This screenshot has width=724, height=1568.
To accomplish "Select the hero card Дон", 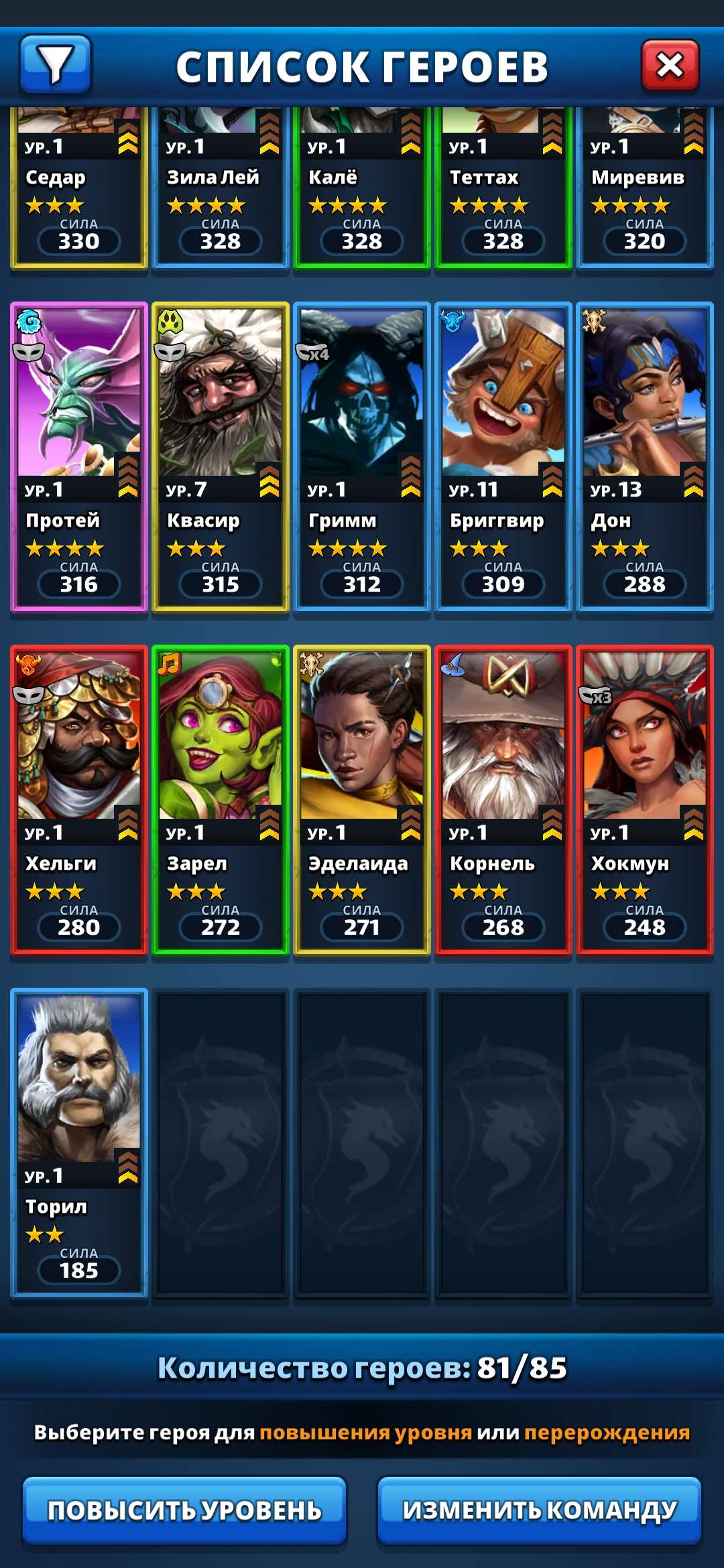I will pyautogui.click(x=645, y=457).
